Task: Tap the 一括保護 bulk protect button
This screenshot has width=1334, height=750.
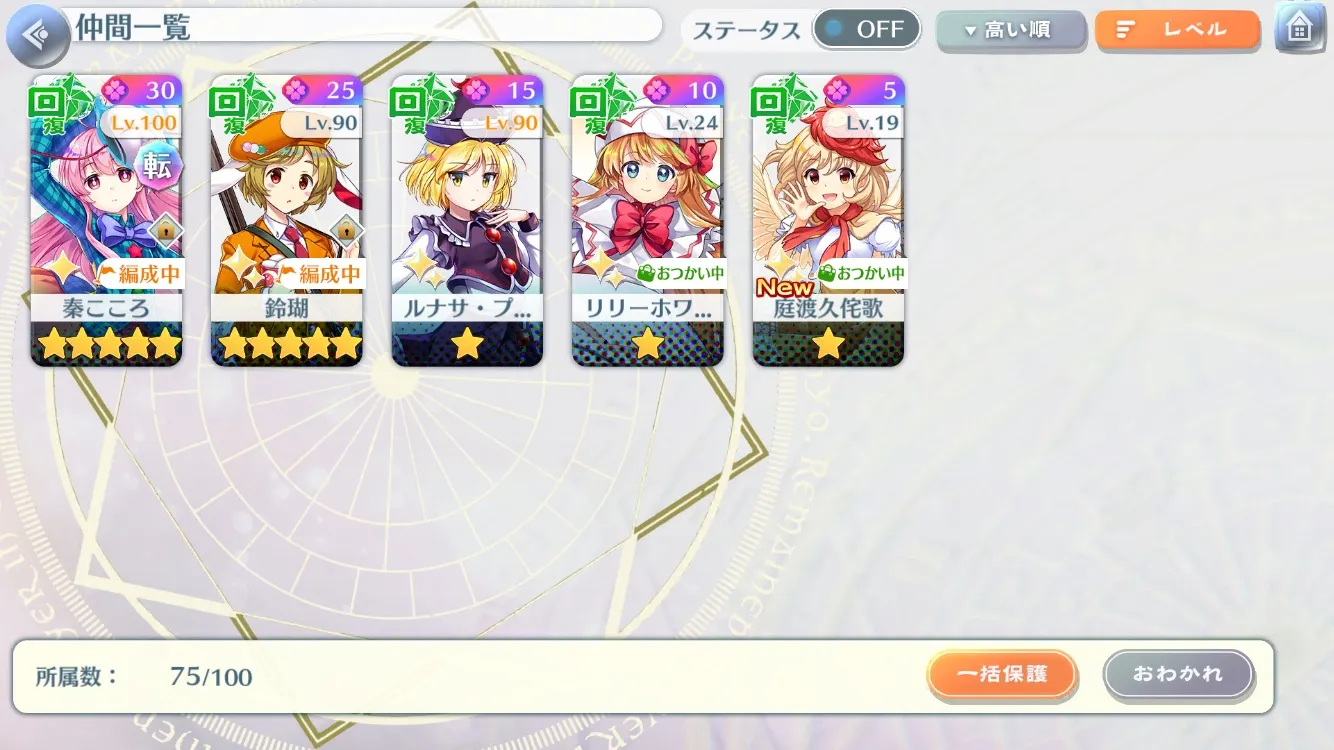Action: 1002,674
